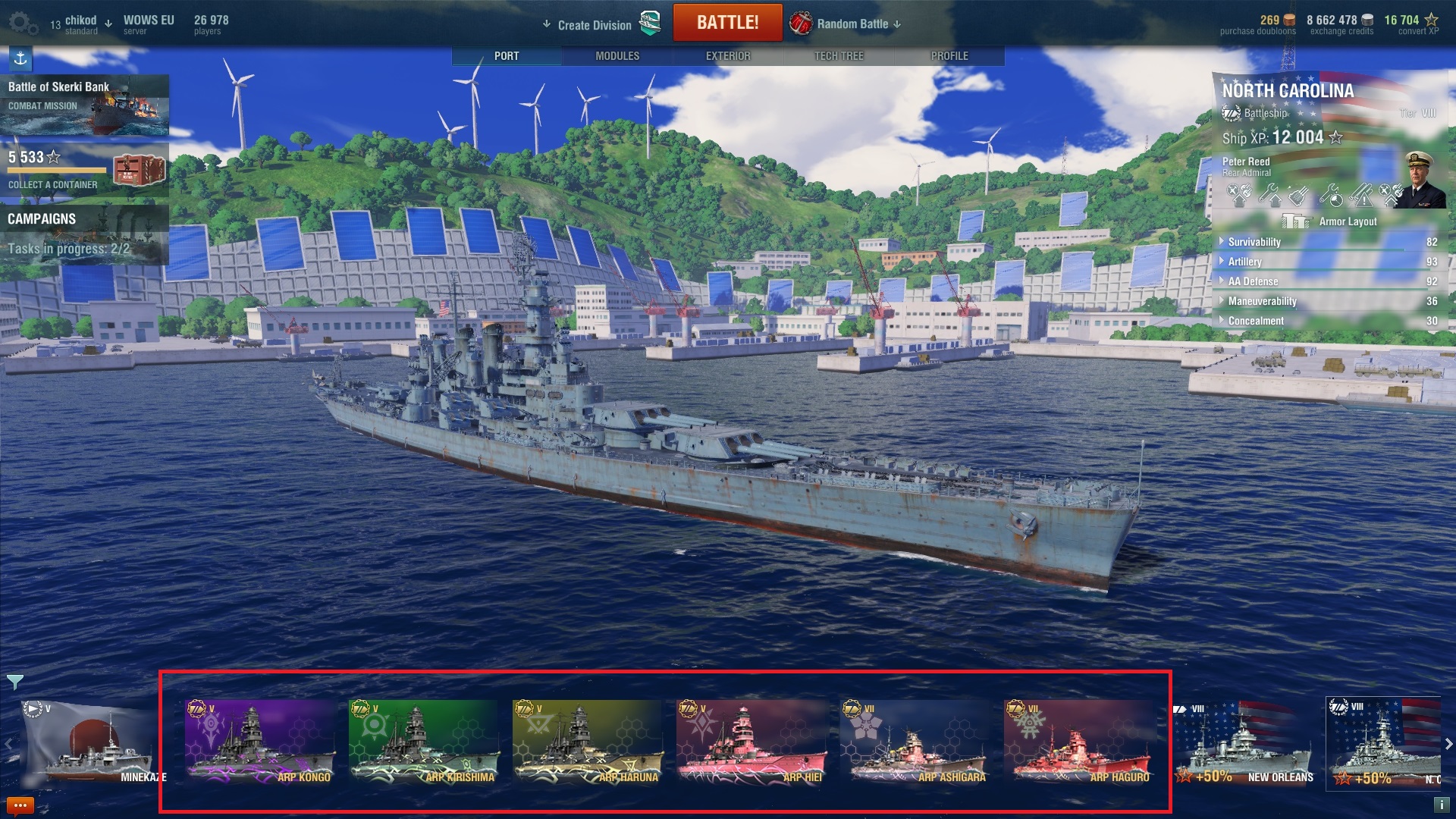1456x819 pixels.
Task: Select the ARP Kongo ship in the carousel
Action: (259, 742)
